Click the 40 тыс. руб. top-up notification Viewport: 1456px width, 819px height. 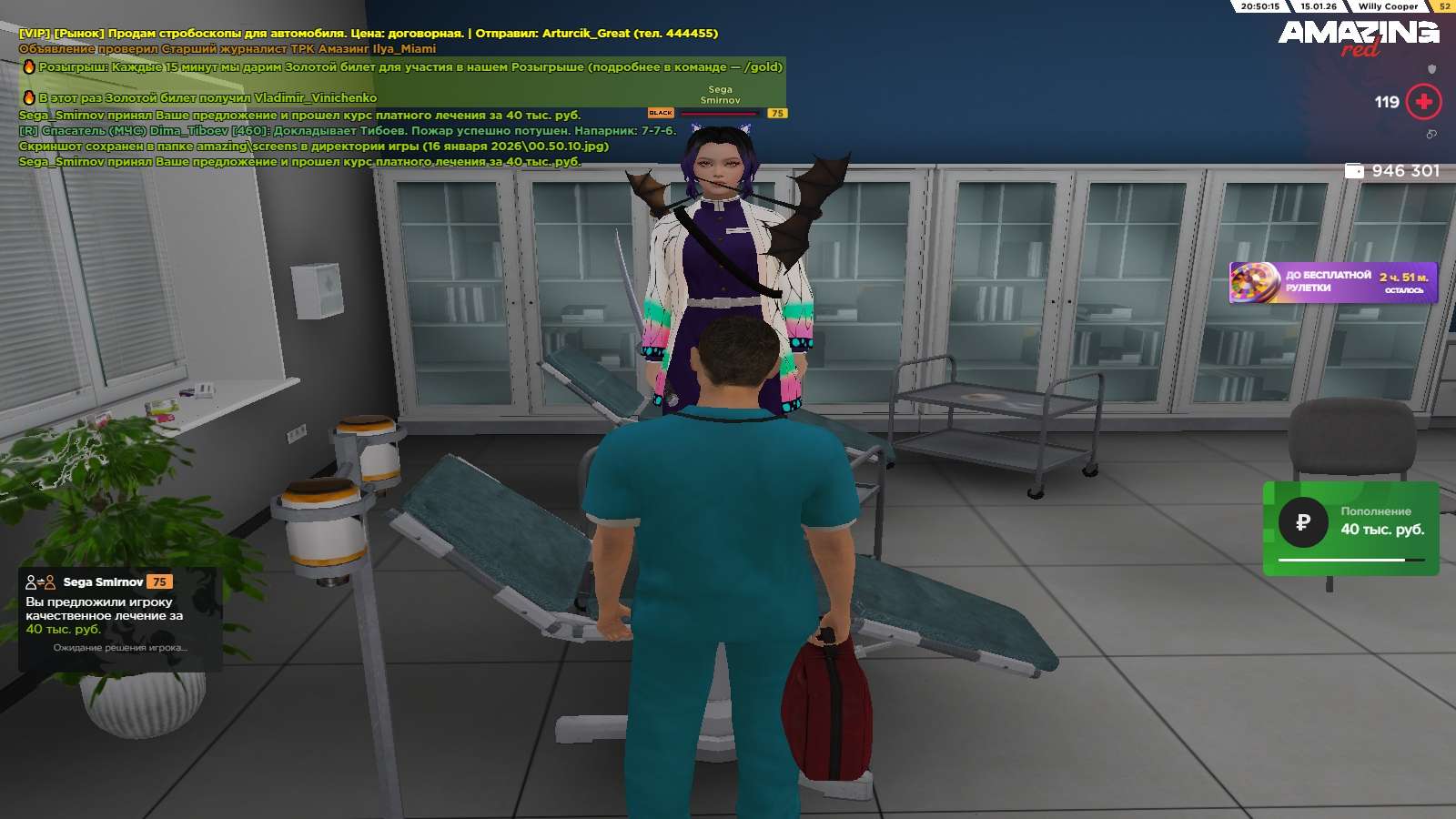[1350, 528]
